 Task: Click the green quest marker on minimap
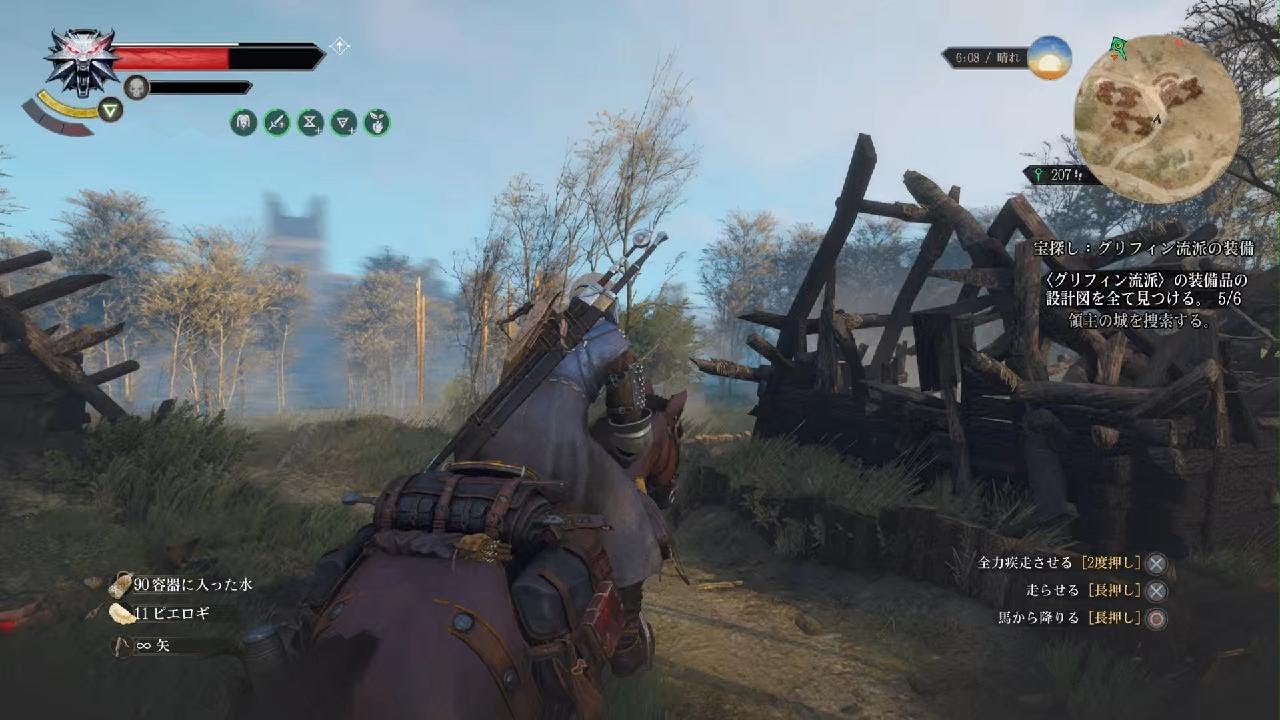(1117, 46)
